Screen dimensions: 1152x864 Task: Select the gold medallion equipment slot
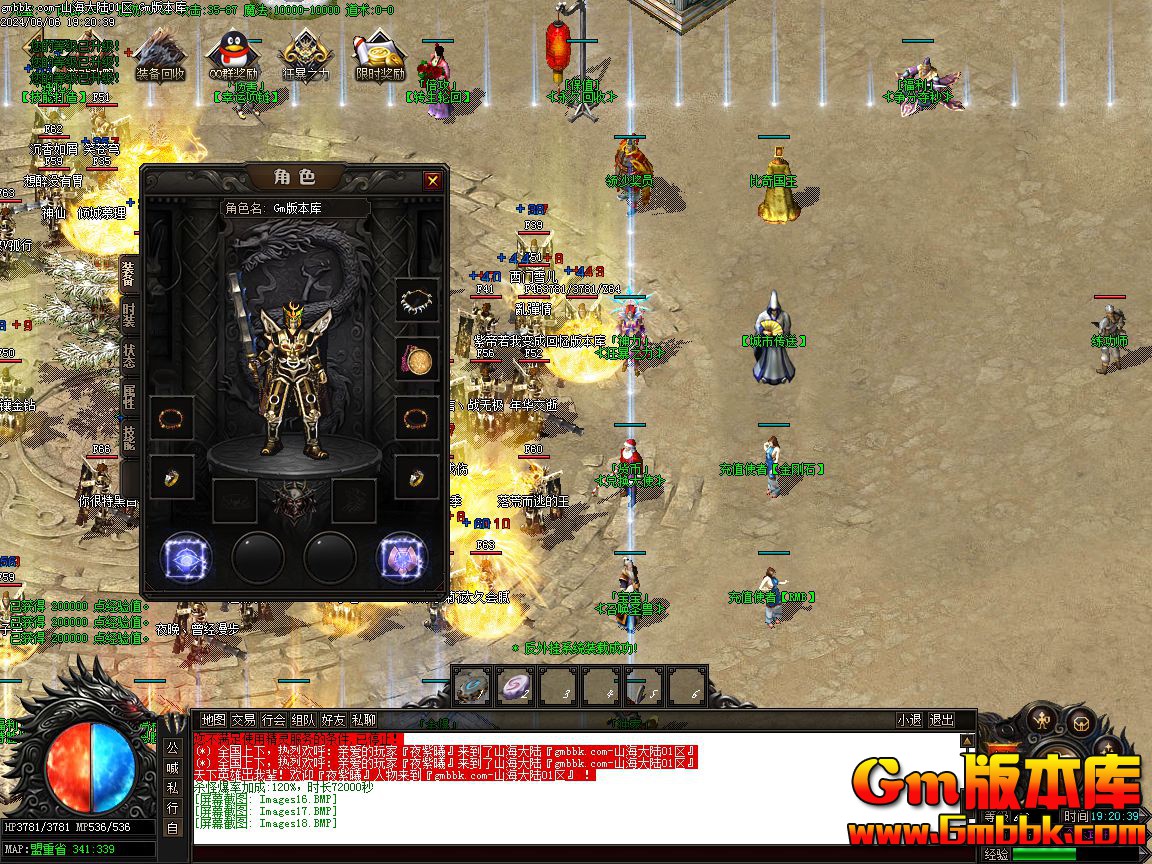point(416,359)
